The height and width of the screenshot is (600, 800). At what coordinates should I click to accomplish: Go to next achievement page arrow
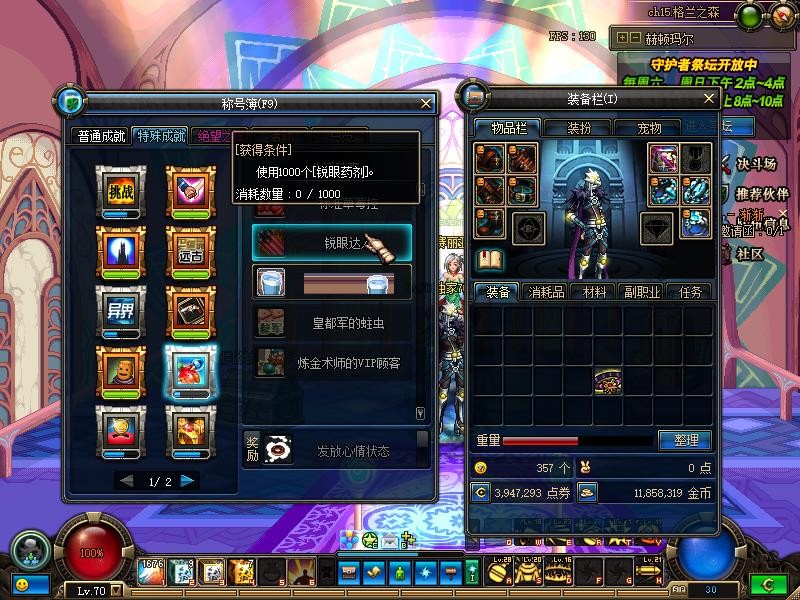coord(188,482)
